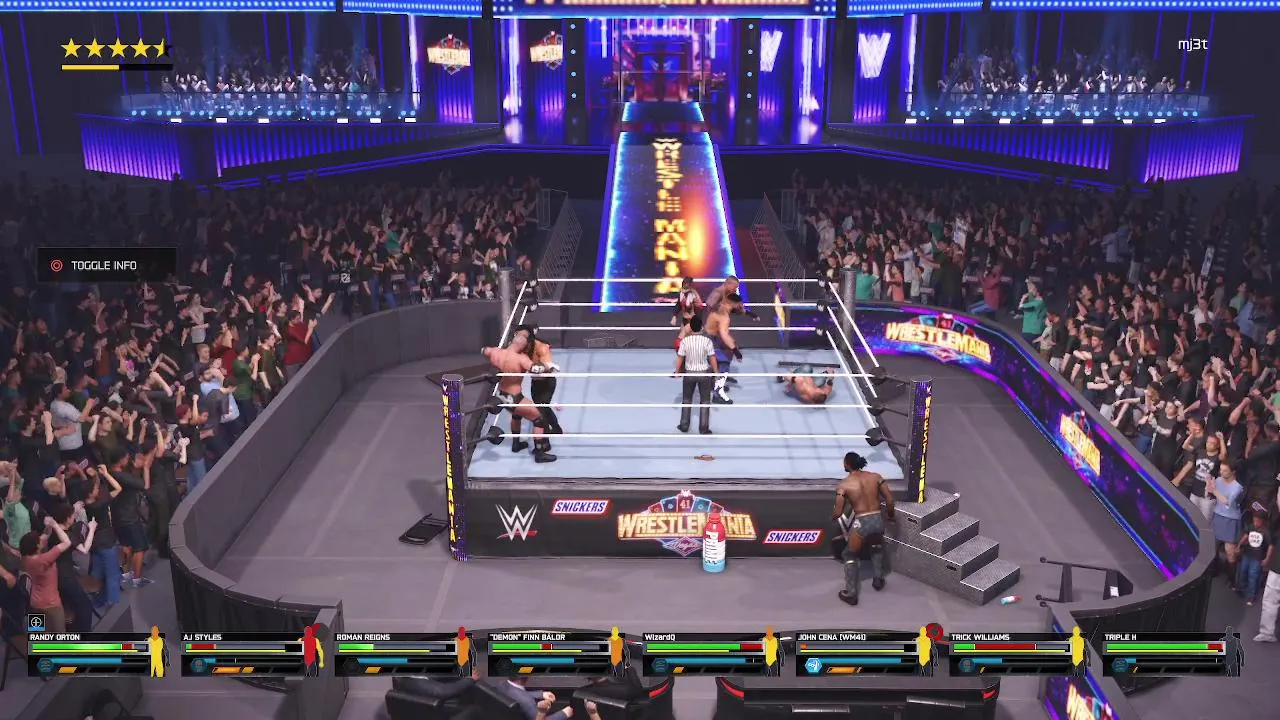1280x720 pixels.
Task: Select the "Demon" Finn Bálor panel
Action: coord(556,653)
